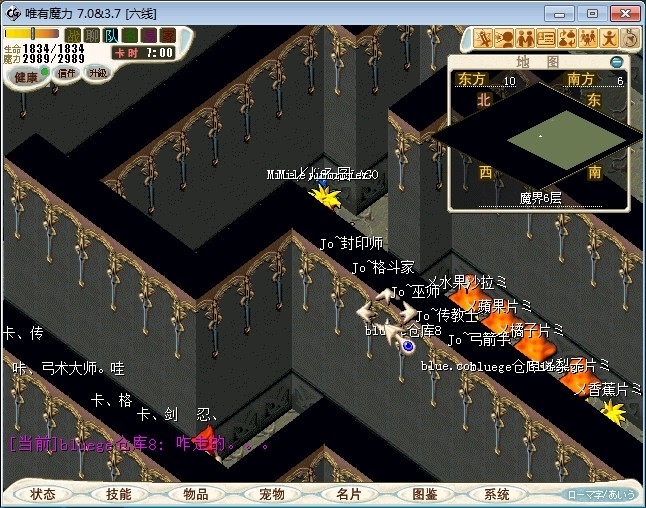
Task: Open the 技能 skills menu
Action: [118, 494]
